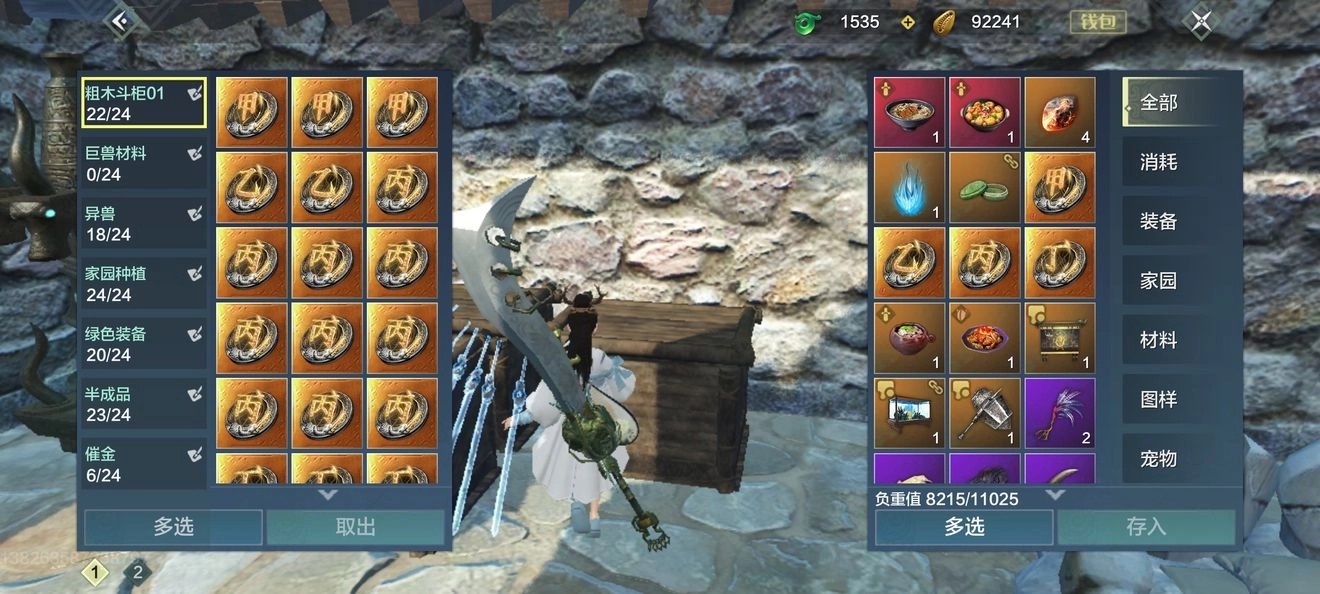Click the 存入 deposit button

click(1146, 527)
